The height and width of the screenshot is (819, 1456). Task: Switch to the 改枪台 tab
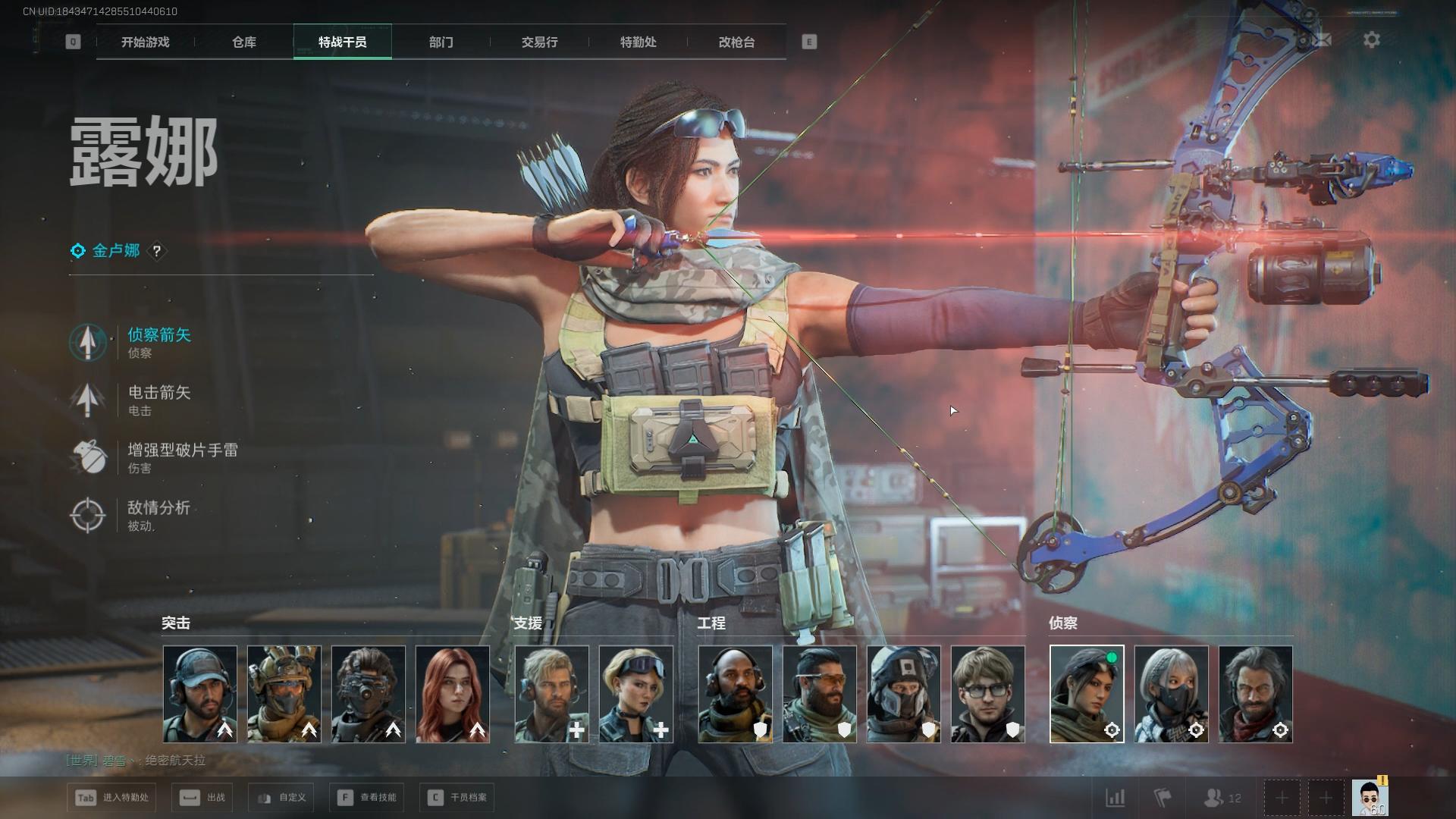pyautogui.click(x=736, y=42)
